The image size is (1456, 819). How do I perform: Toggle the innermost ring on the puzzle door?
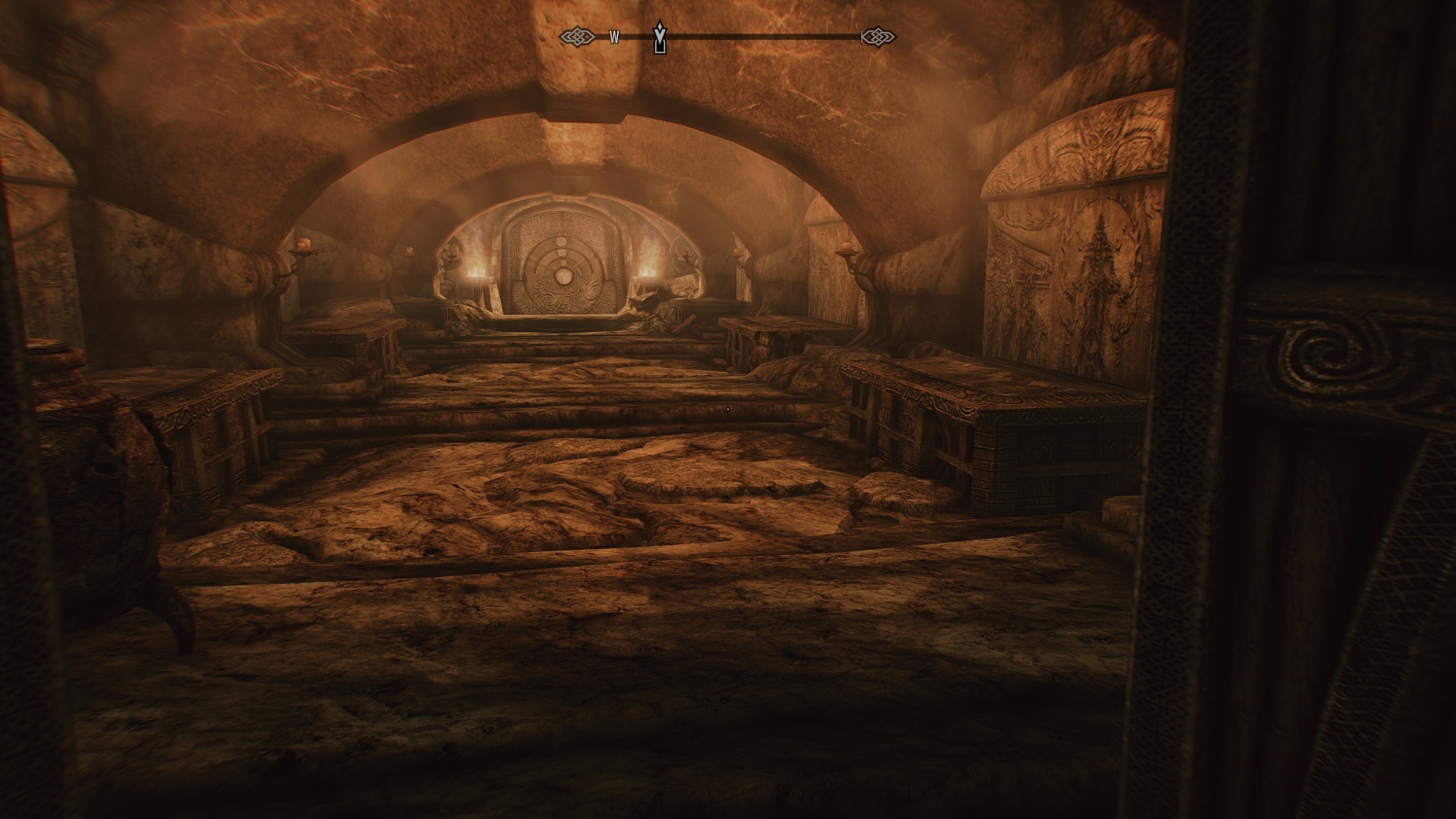(563, 263)
